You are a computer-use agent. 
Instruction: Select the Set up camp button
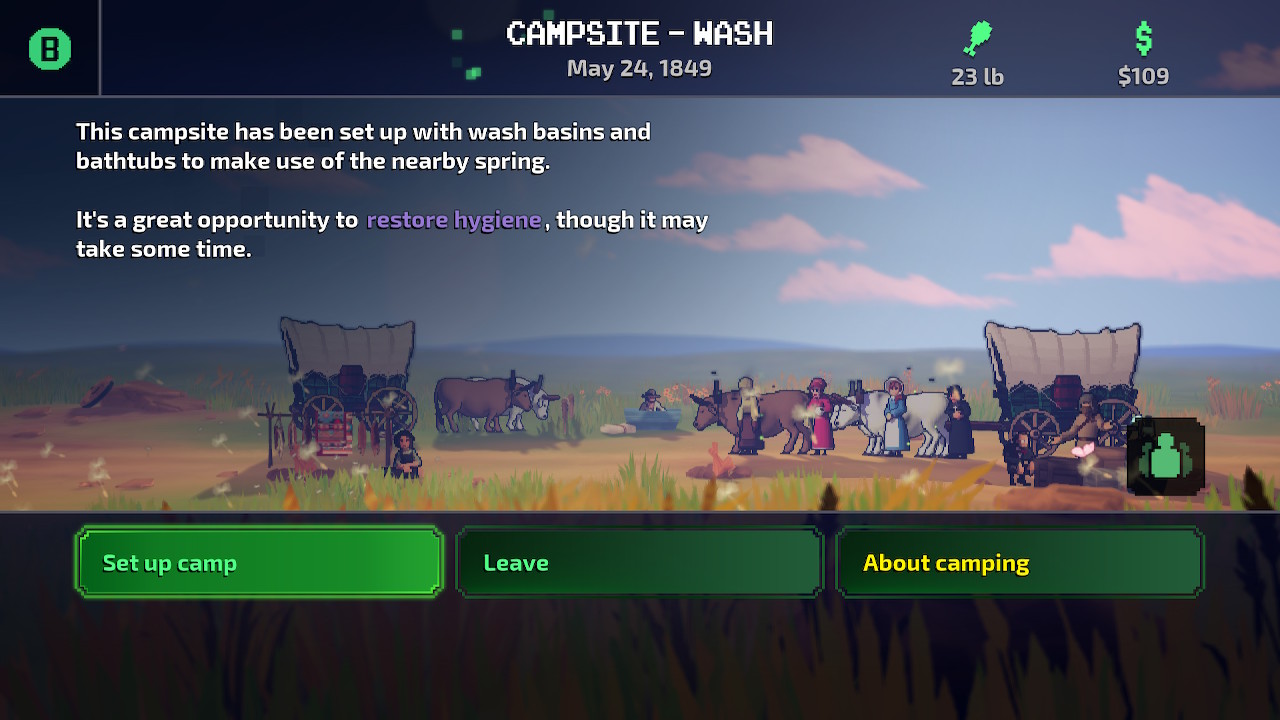pos(258,562)
